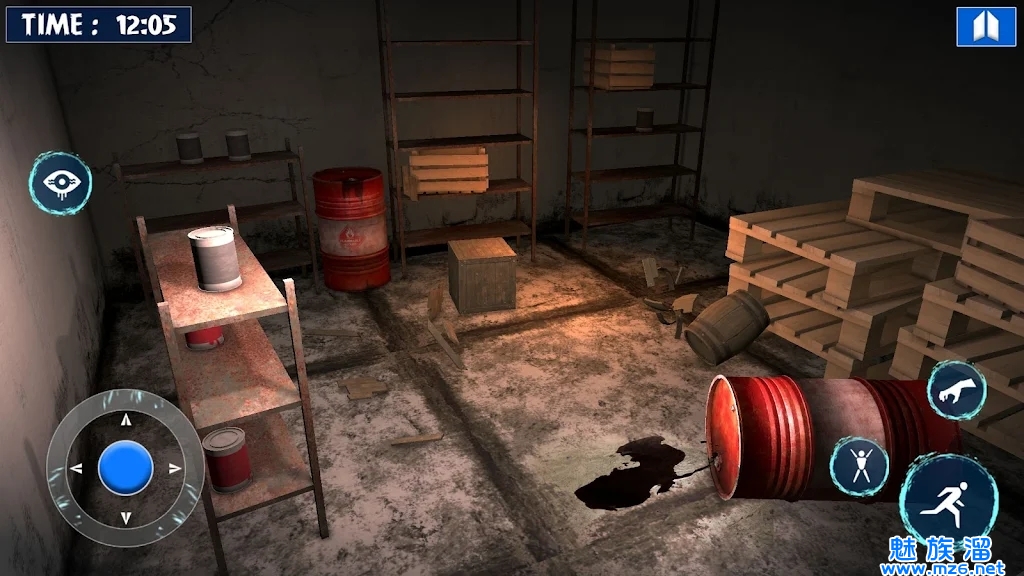Viewport: 1024px width, 576px height.
Task: Tap the joystick's up arrow
Action: click(x=126, y=419)
